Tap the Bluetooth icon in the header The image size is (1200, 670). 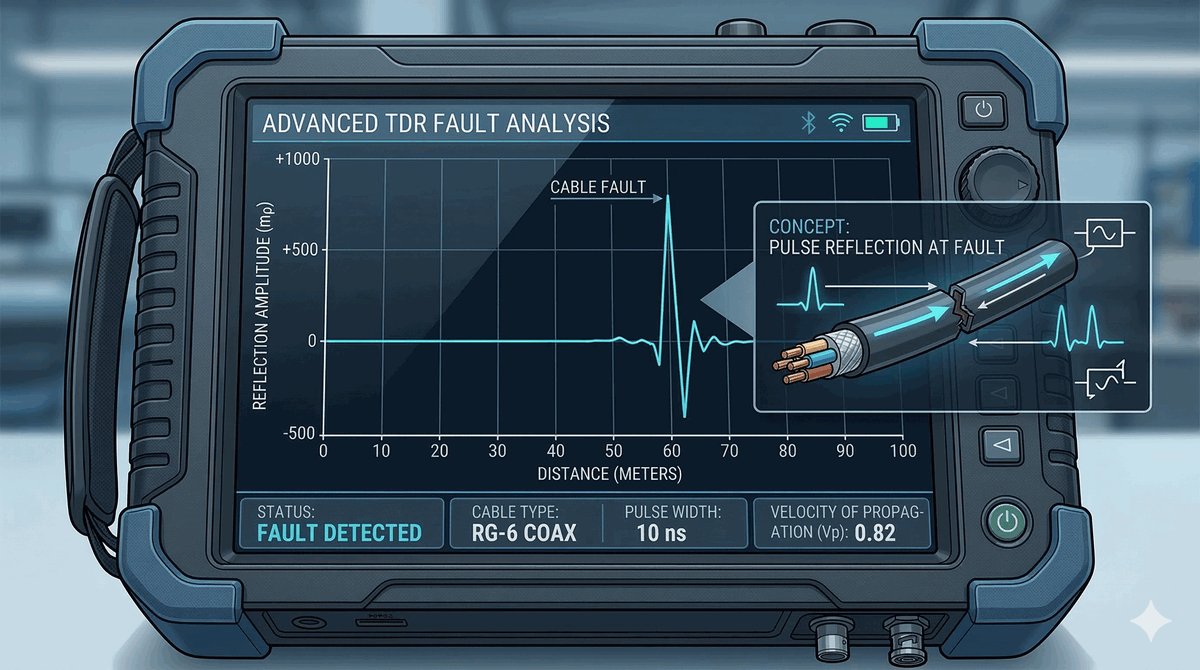pyautogui.click(x=809, y=123)
